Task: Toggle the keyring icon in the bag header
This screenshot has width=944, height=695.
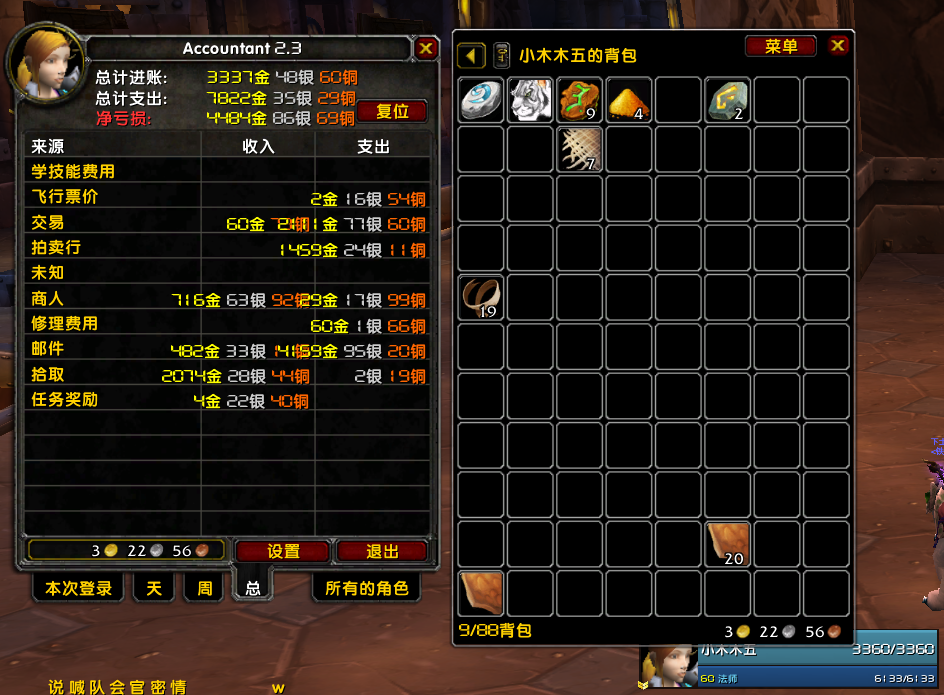Action: [x=501, y=56]
